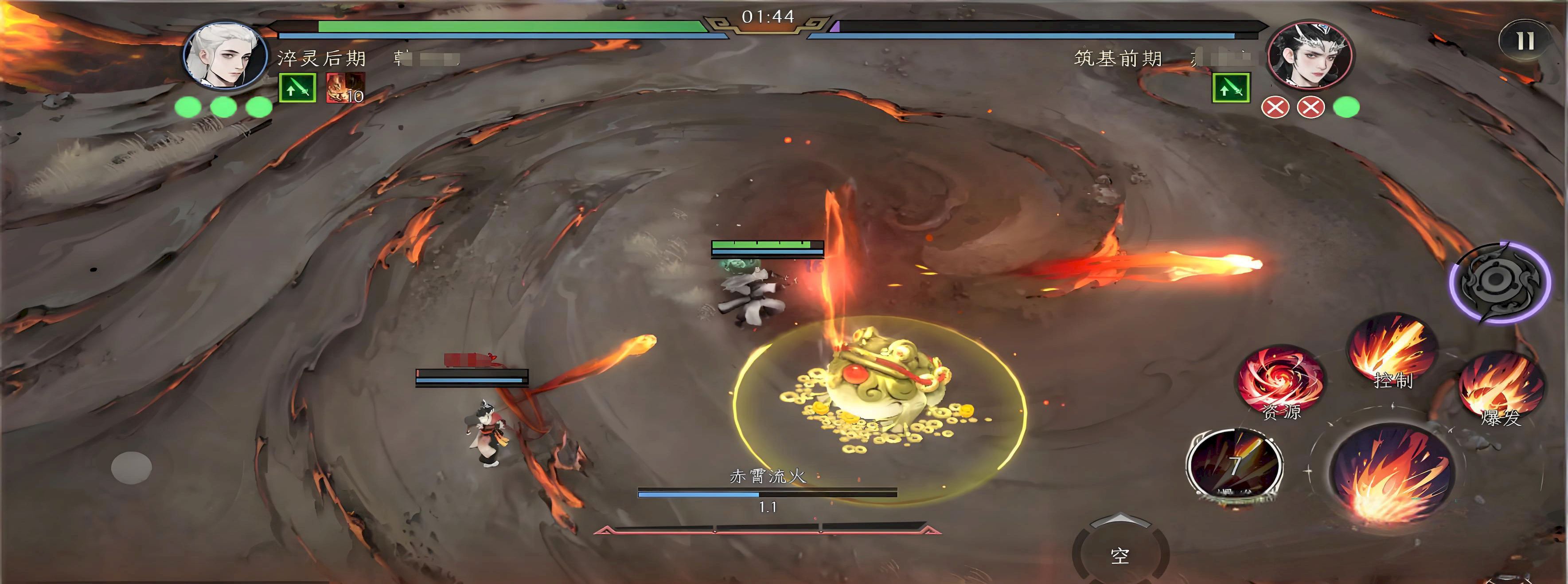Tap the virtual movement joystick
The height and width of the screenshot is (584, 1568).
pyautogui.click(x=132, y=467)
